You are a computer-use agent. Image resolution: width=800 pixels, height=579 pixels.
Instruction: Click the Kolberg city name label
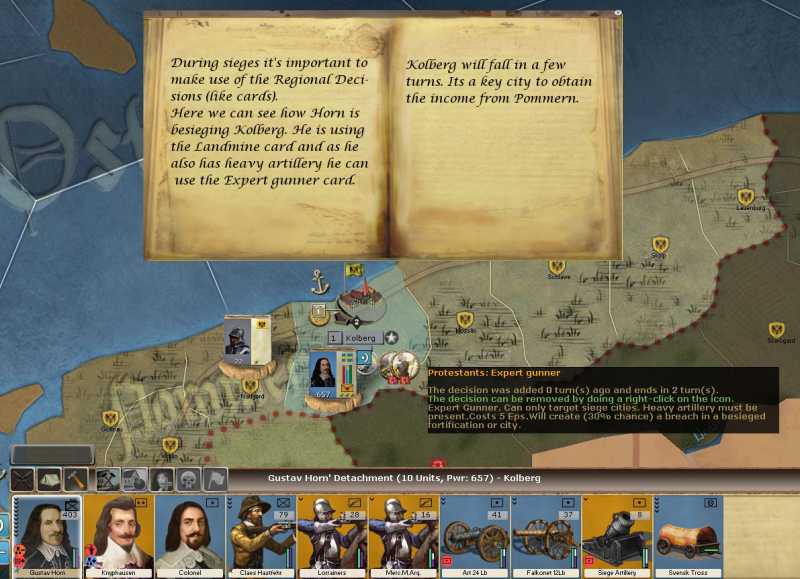[x=359, y=338]
